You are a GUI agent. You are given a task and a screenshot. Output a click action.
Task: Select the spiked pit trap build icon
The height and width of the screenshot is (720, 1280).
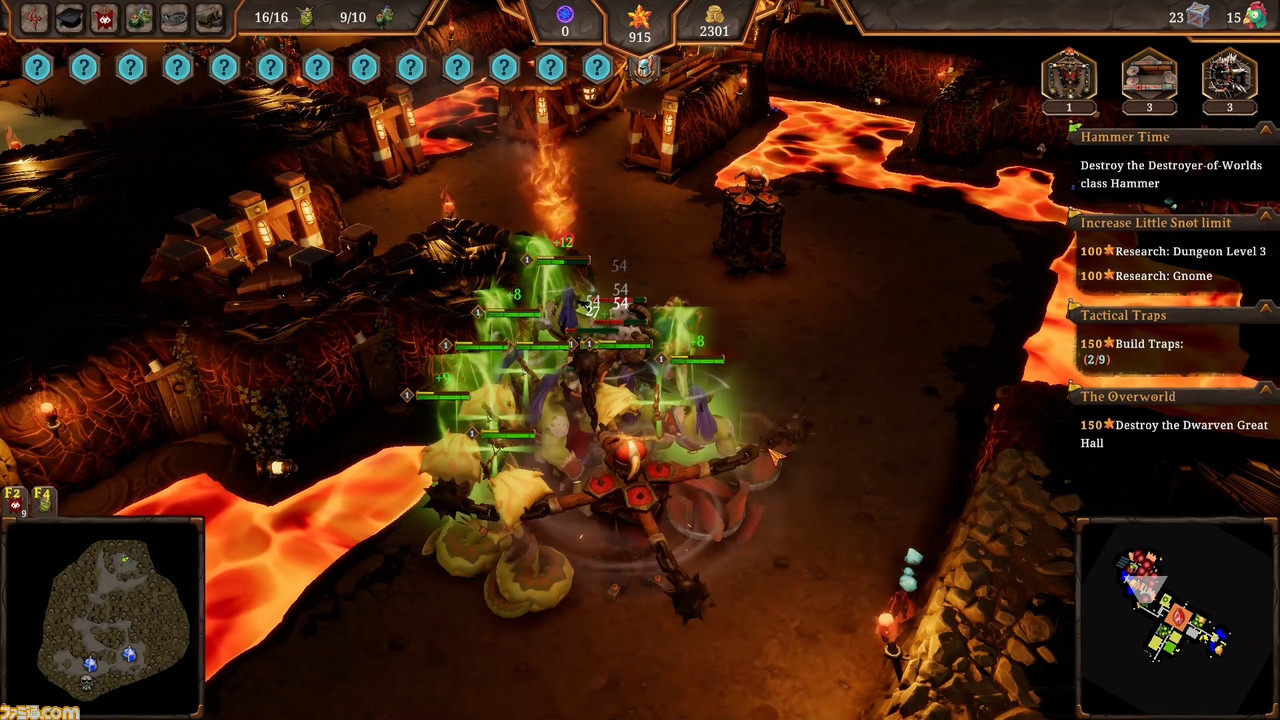(x=1229, y=75)
